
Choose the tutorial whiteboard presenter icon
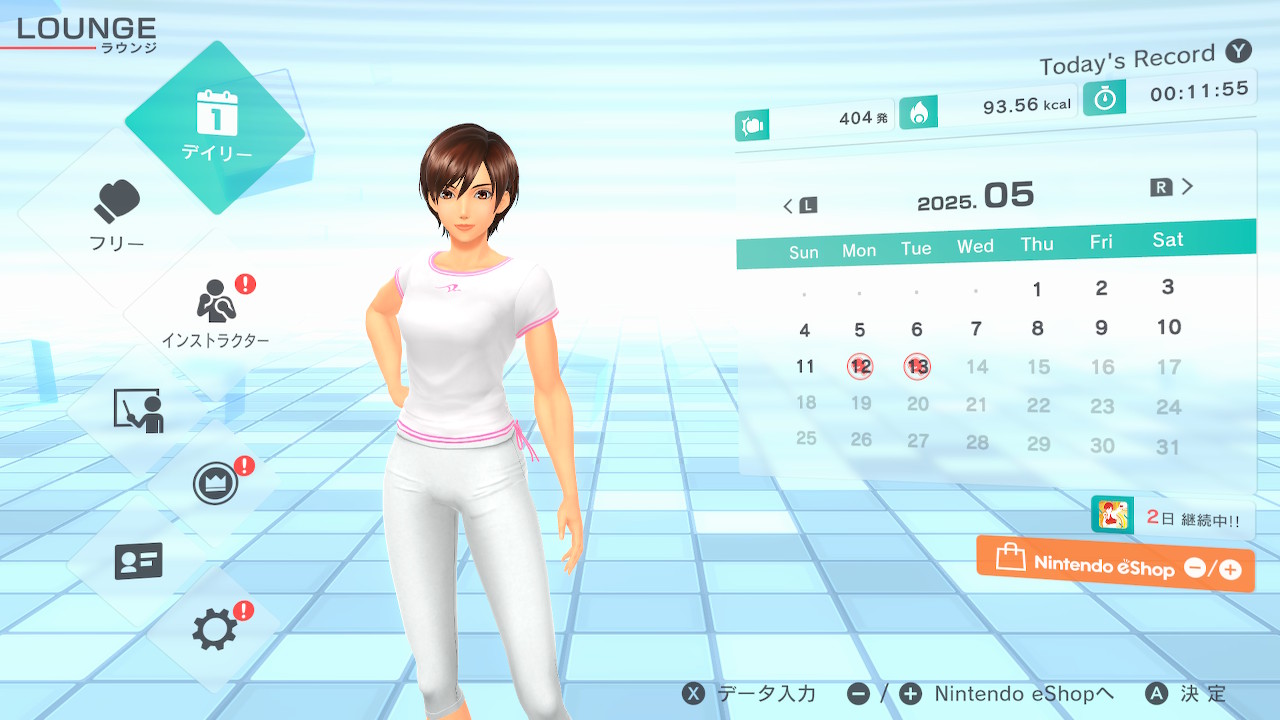point(138,410)
